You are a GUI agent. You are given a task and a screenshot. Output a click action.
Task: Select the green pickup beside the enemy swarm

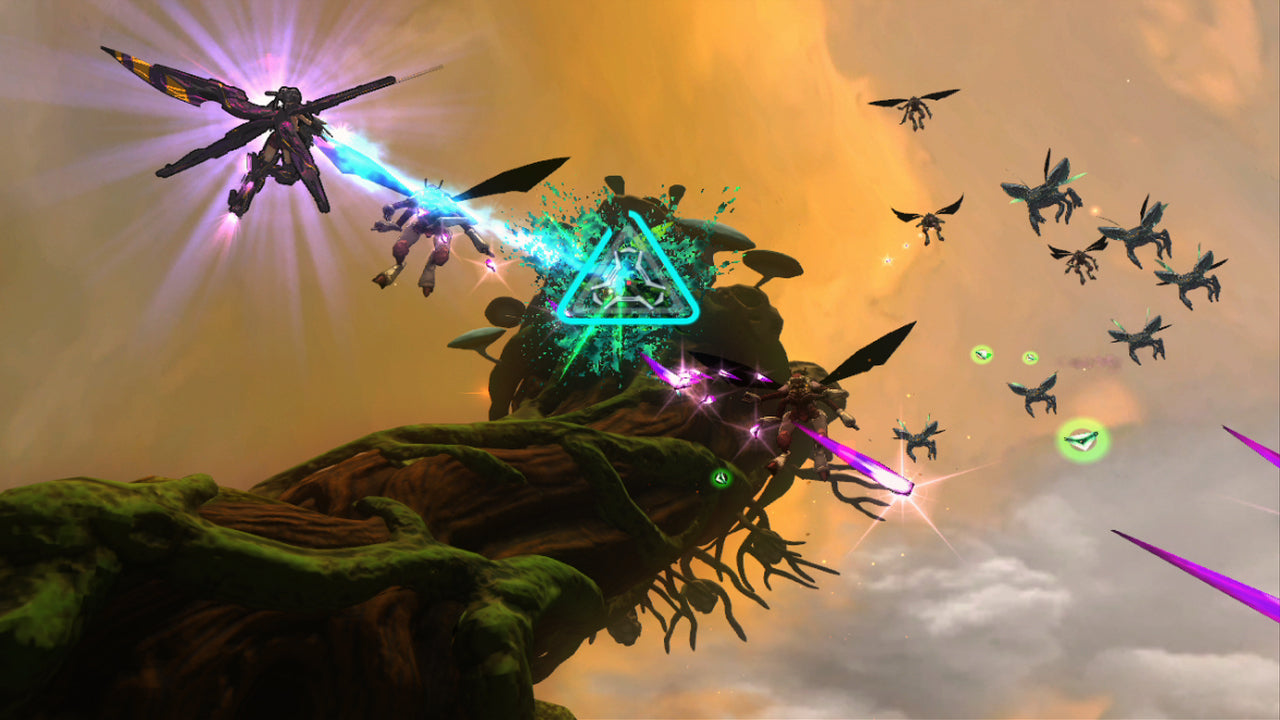pyautogui.click(x=982, y=354)
